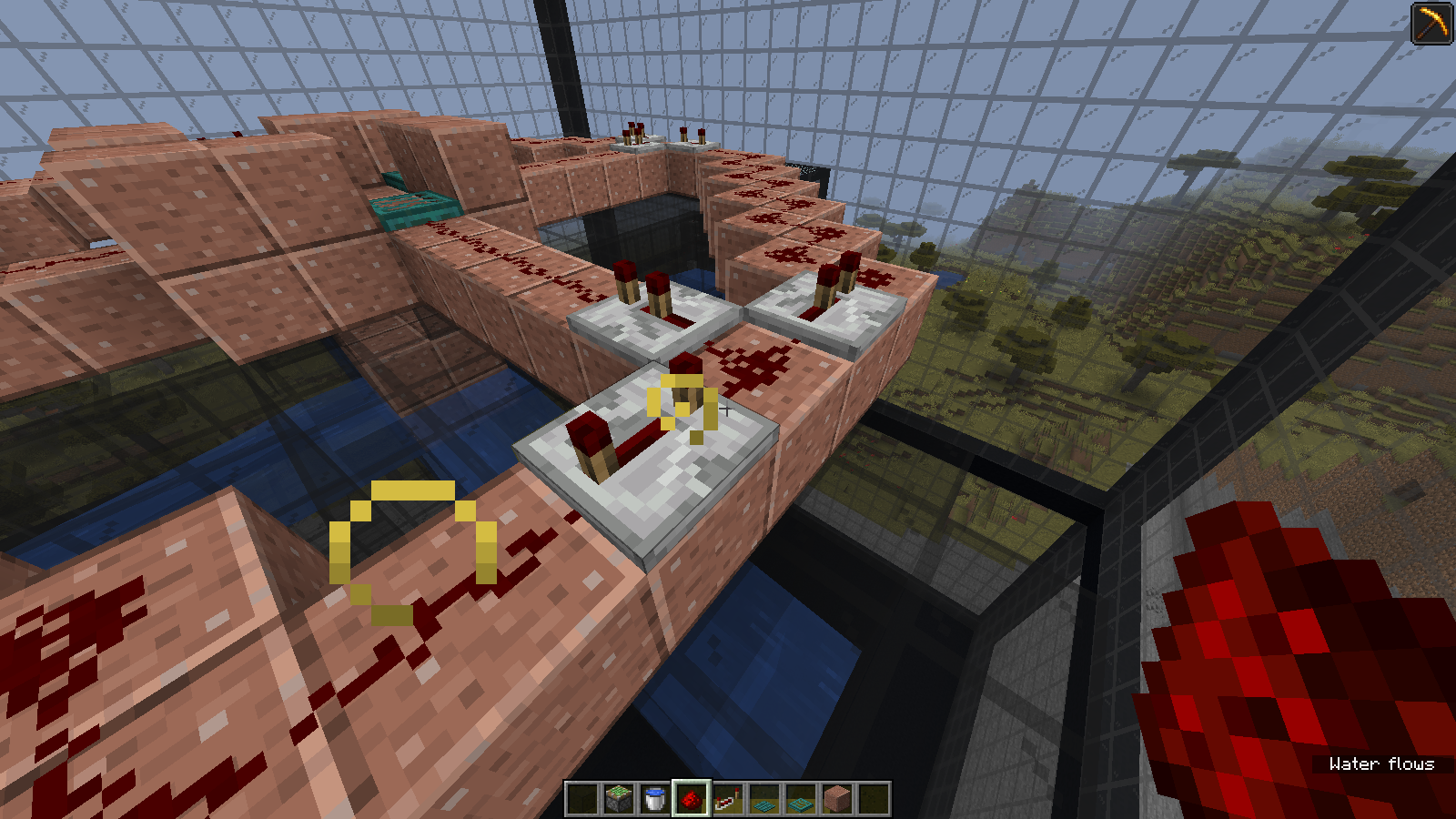Image resolution: width=1456 pixels, height=819 pixels.
Task: Click the golden pickaxe toast icon top-right
Action: (x=1431, y=25)
